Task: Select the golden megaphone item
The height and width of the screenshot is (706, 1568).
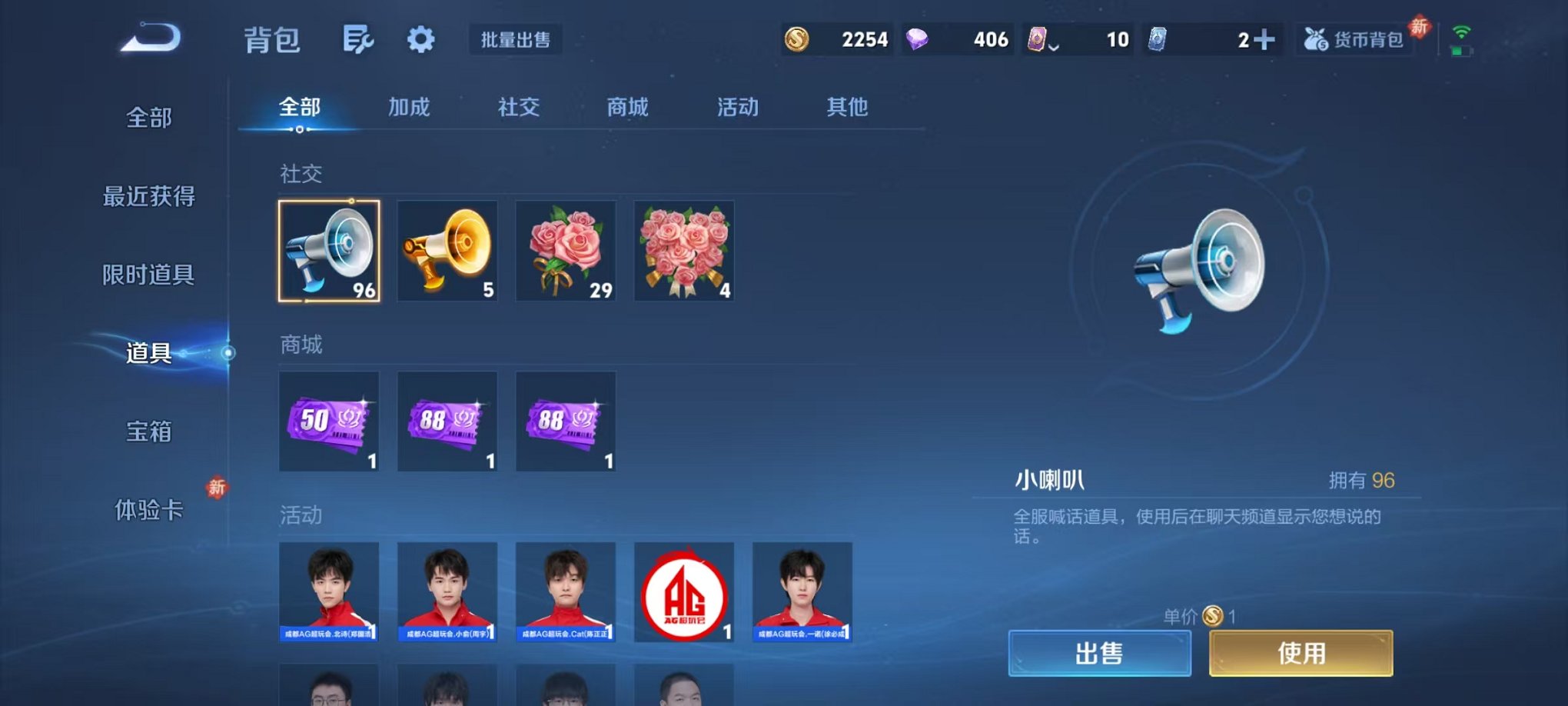Action: point(447,251)
